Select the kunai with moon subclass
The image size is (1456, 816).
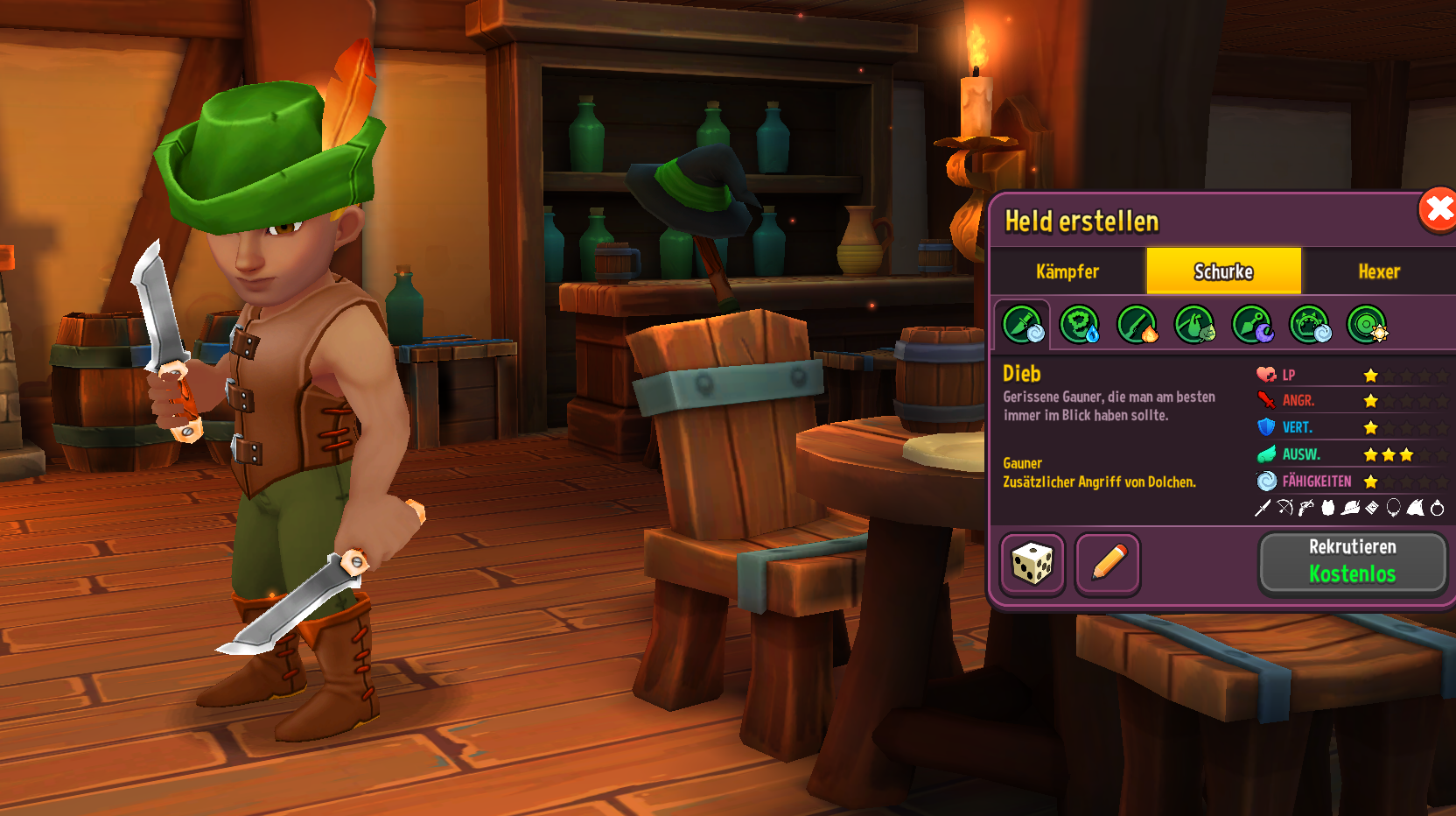1252,325
